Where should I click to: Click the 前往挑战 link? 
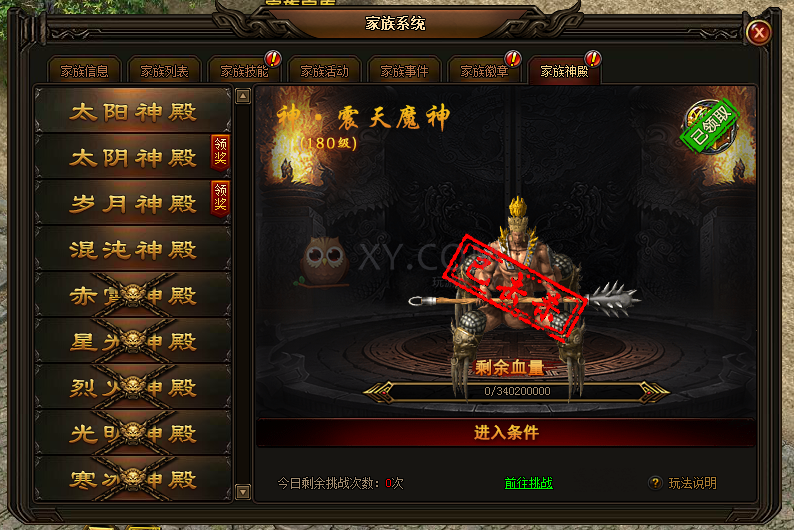point(528,483)
